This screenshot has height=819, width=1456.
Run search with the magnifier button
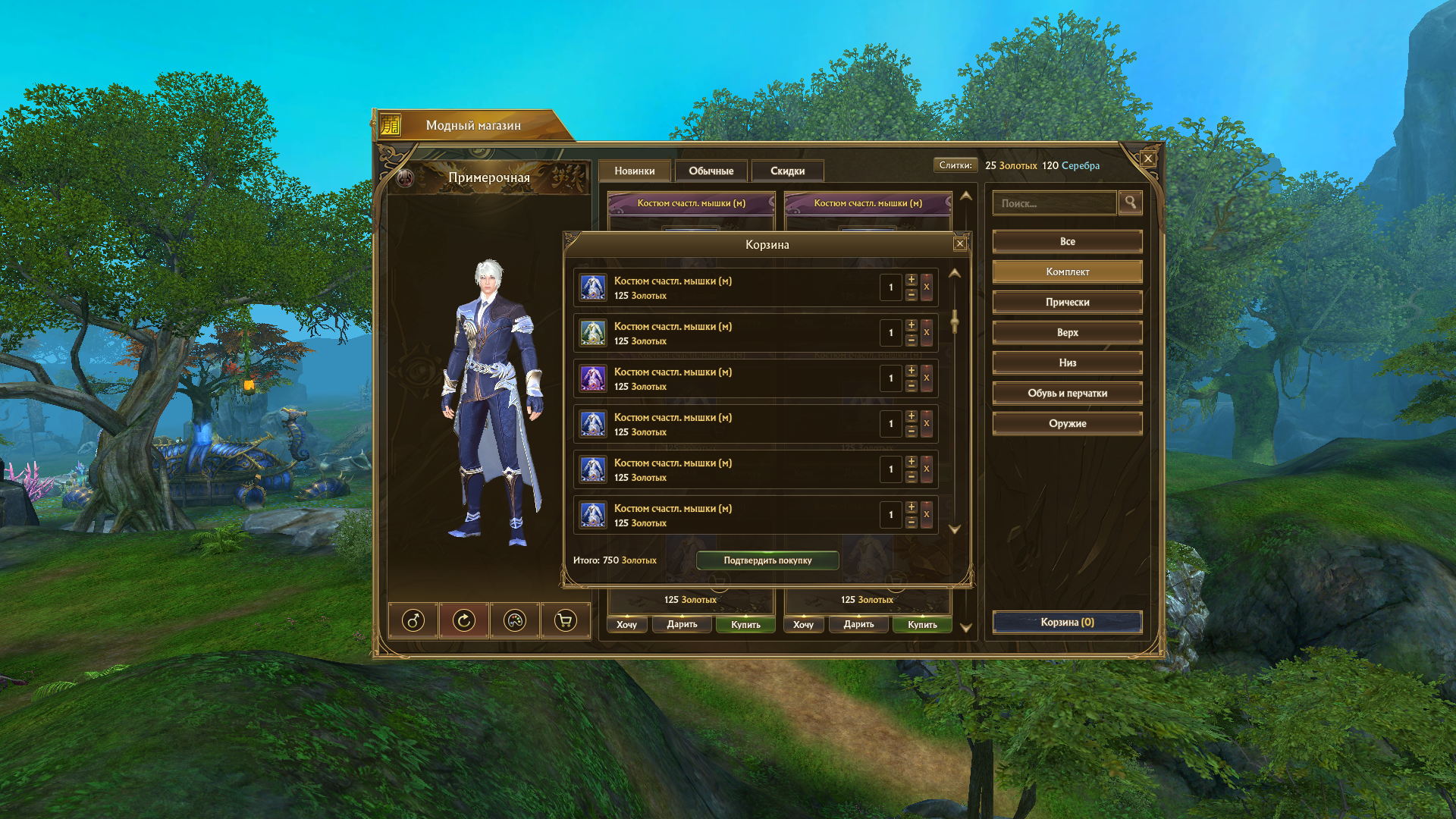(1130, 202)
